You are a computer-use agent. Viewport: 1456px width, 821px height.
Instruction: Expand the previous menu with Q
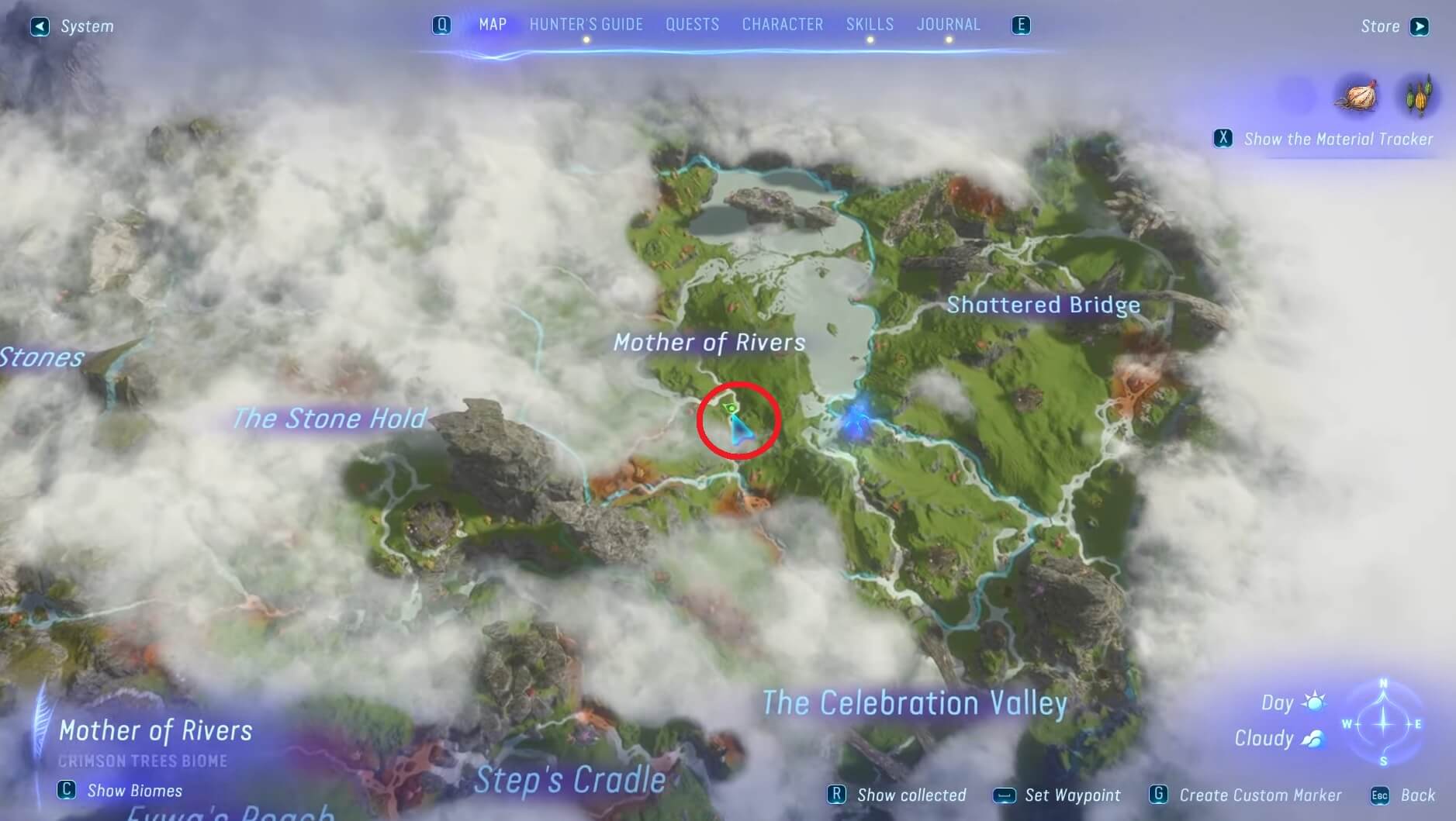pos(442,25)
